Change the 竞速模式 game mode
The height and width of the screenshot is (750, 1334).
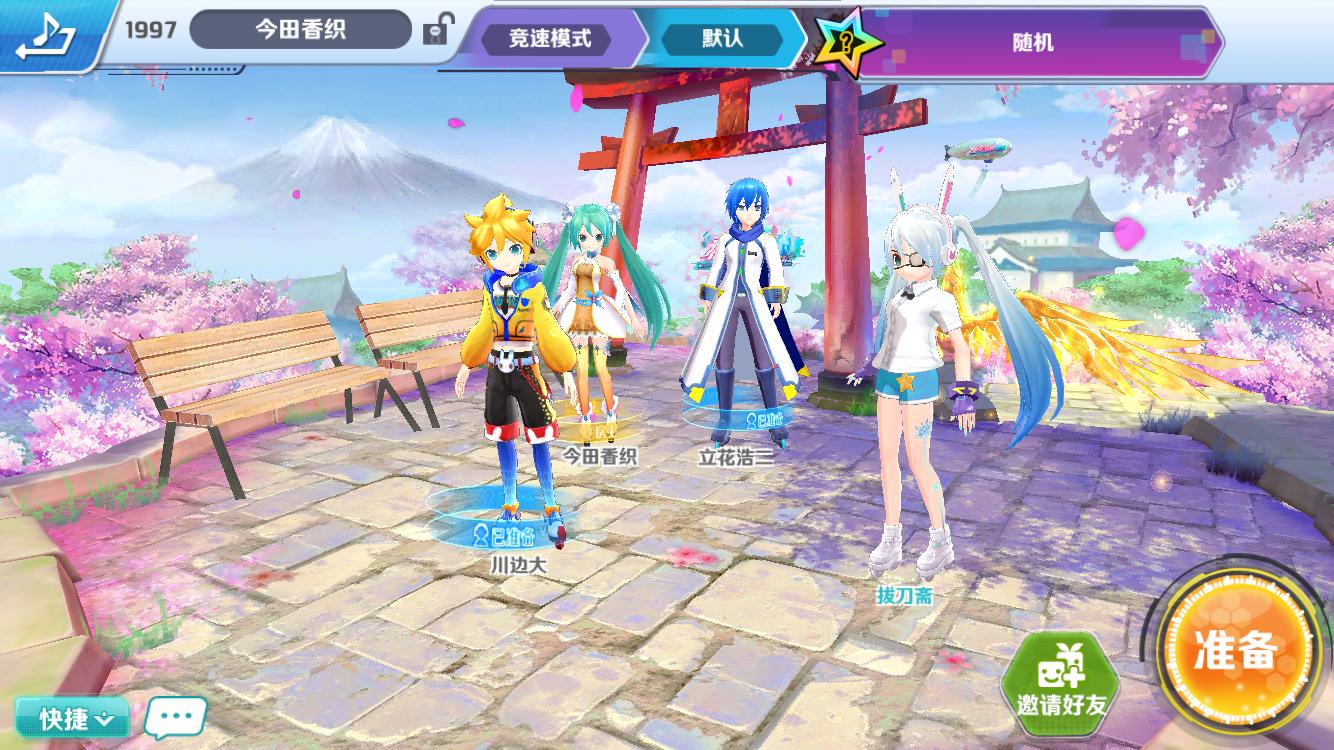tap(550, 39)
